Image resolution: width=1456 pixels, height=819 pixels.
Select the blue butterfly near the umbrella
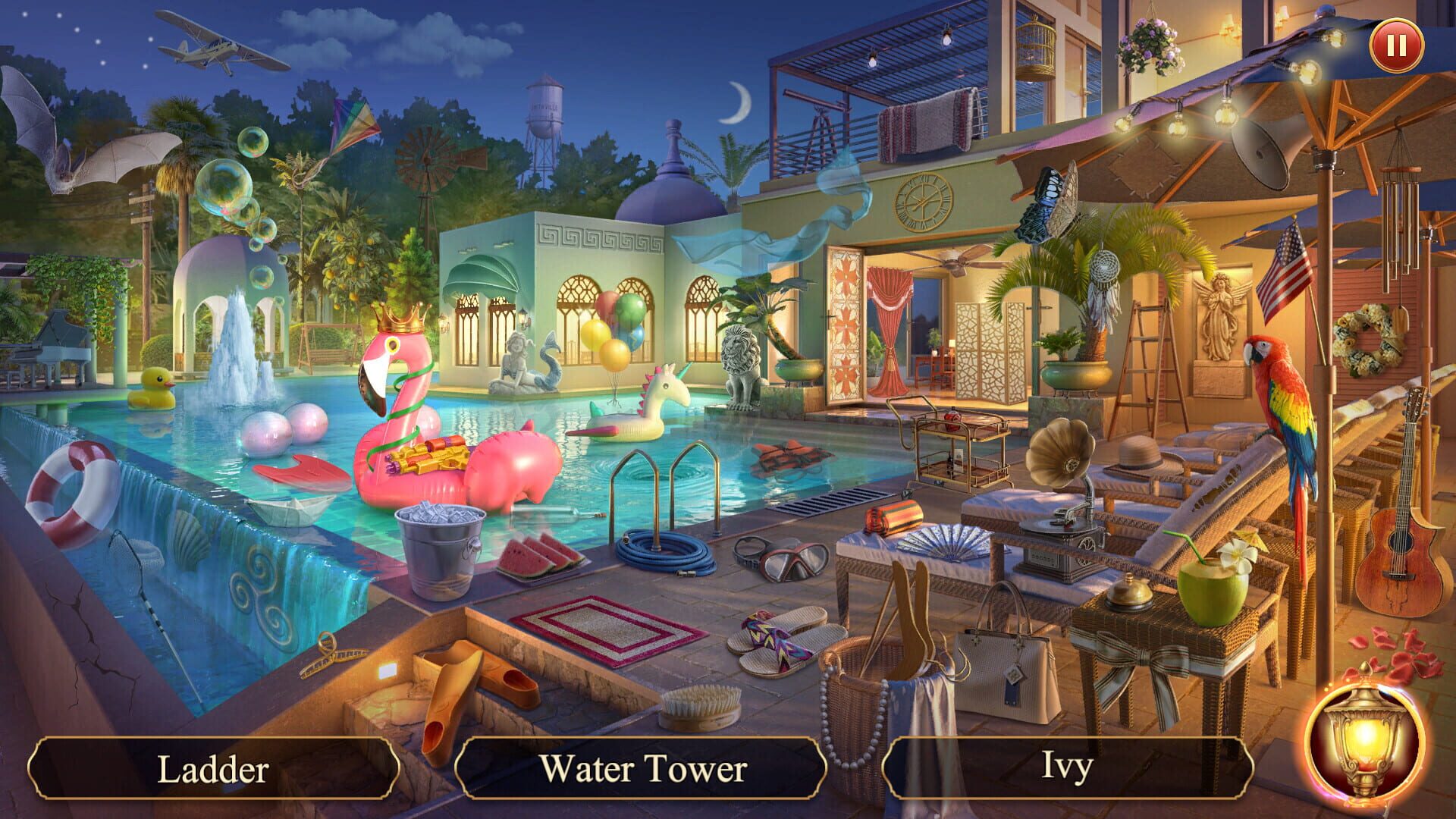coord(1050,201)
